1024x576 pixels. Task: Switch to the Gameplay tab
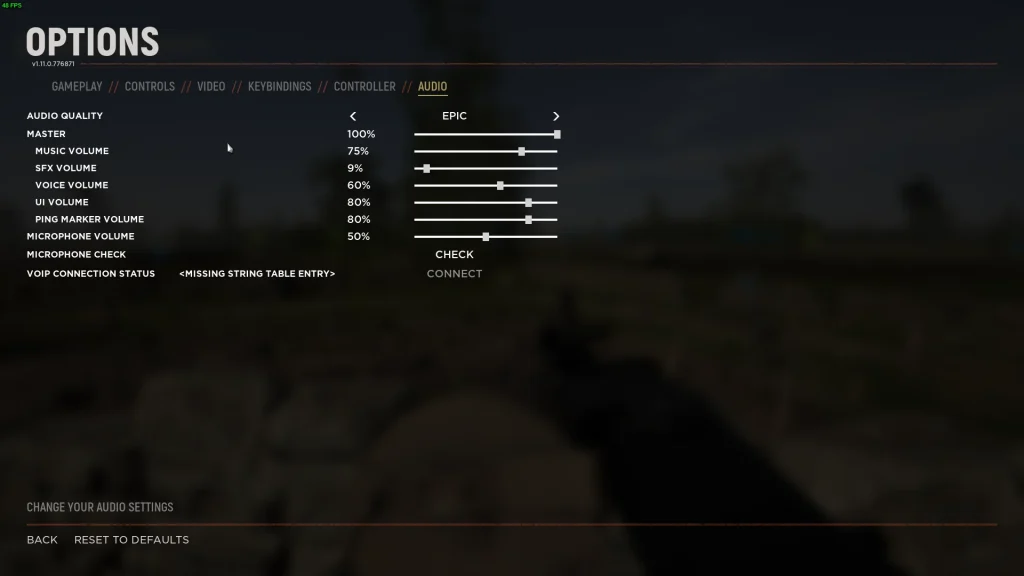(77, 87)
